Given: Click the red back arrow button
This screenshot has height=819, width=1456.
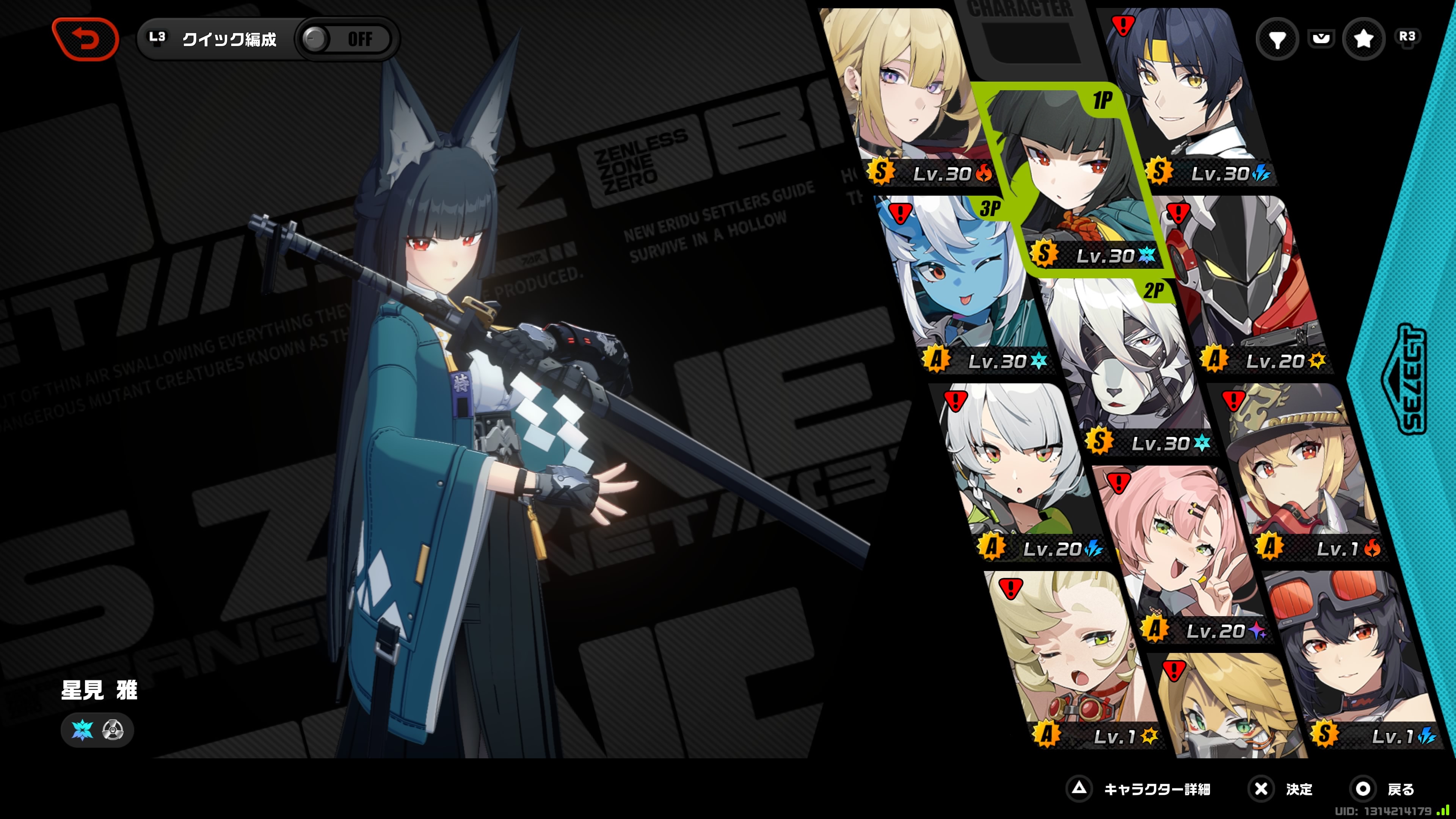Looking at the screenshot, I should pyautogui.click(x=86, y=39).
